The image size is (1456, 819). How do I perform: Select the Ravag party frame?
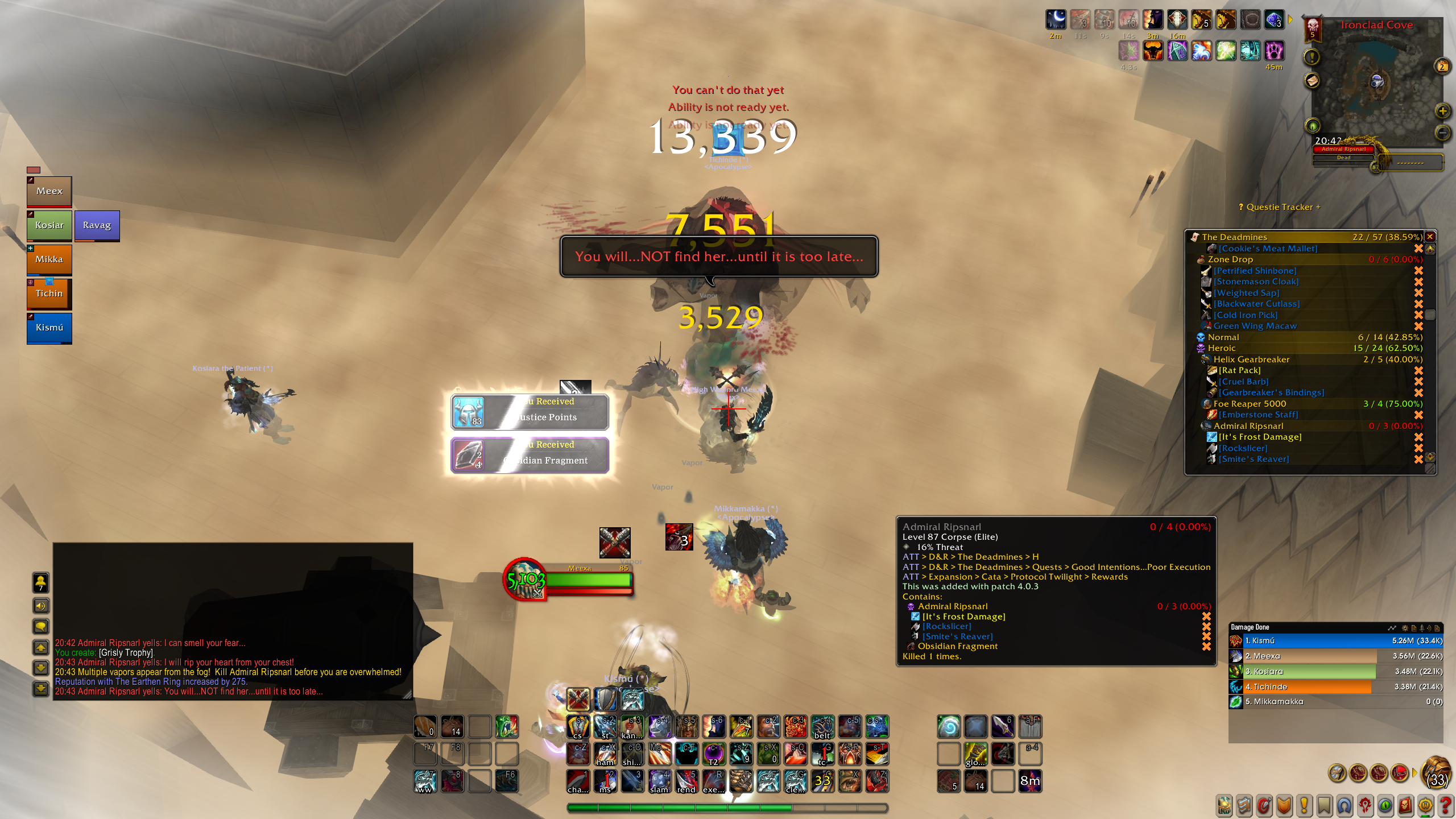[x=97, y=225]
